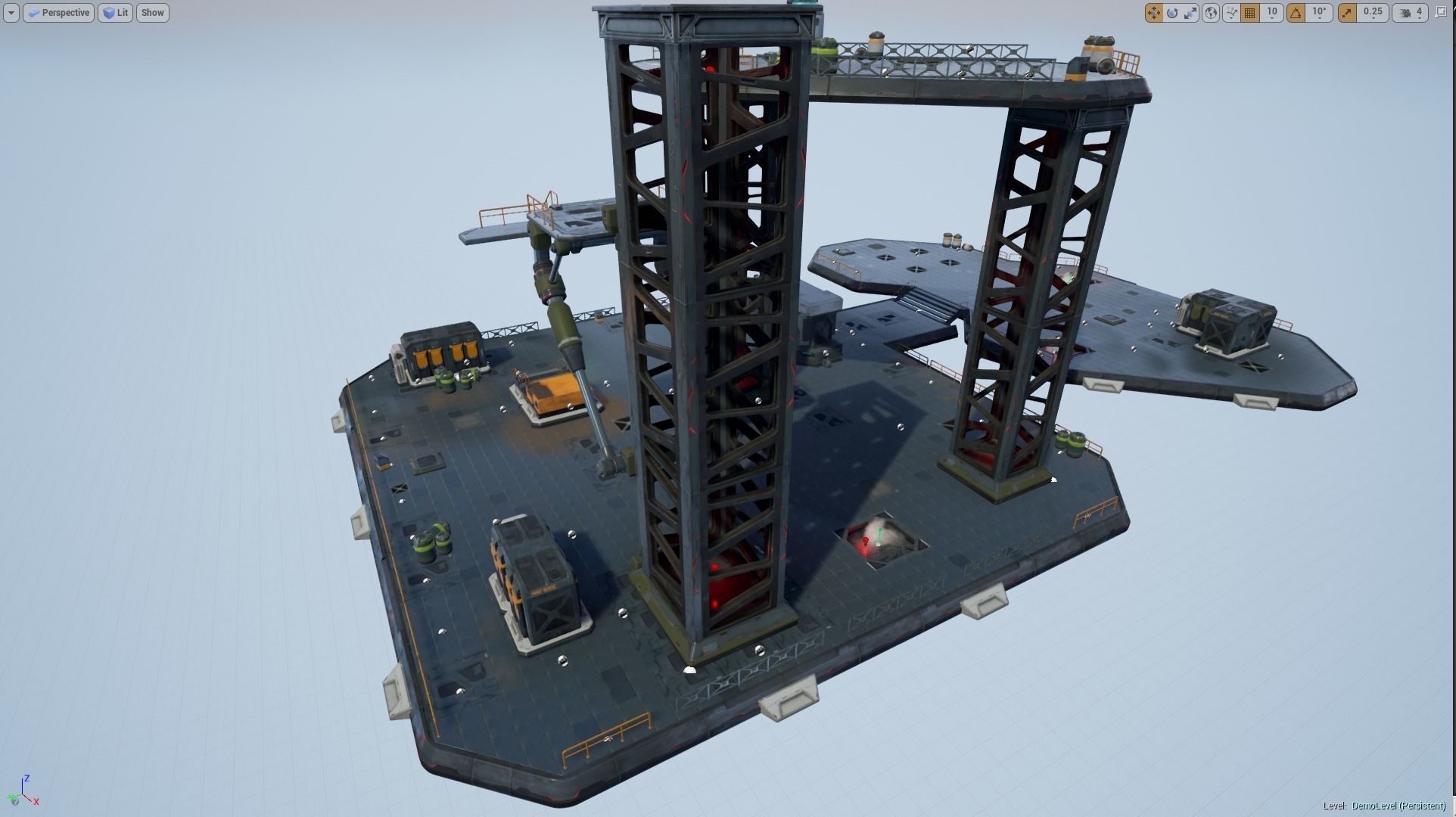Click the surface snapping icon

coord(1231,13)
